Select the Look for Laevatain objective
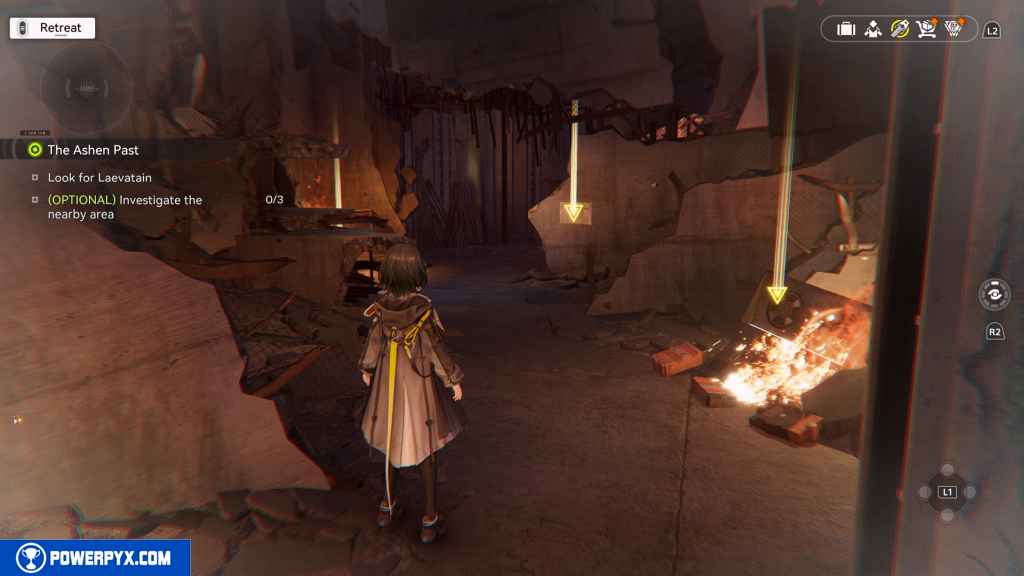The height and width of the screenshot is (576, 1024). coord(99,177)
